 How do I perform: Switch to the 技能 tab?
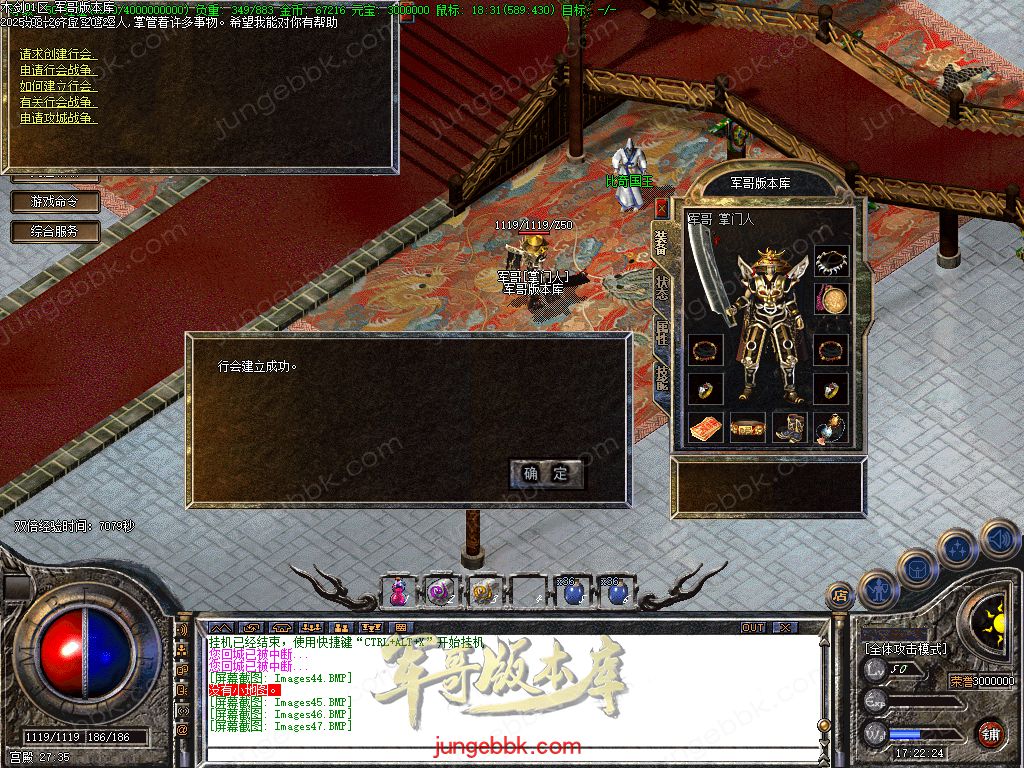pos(661,378)
